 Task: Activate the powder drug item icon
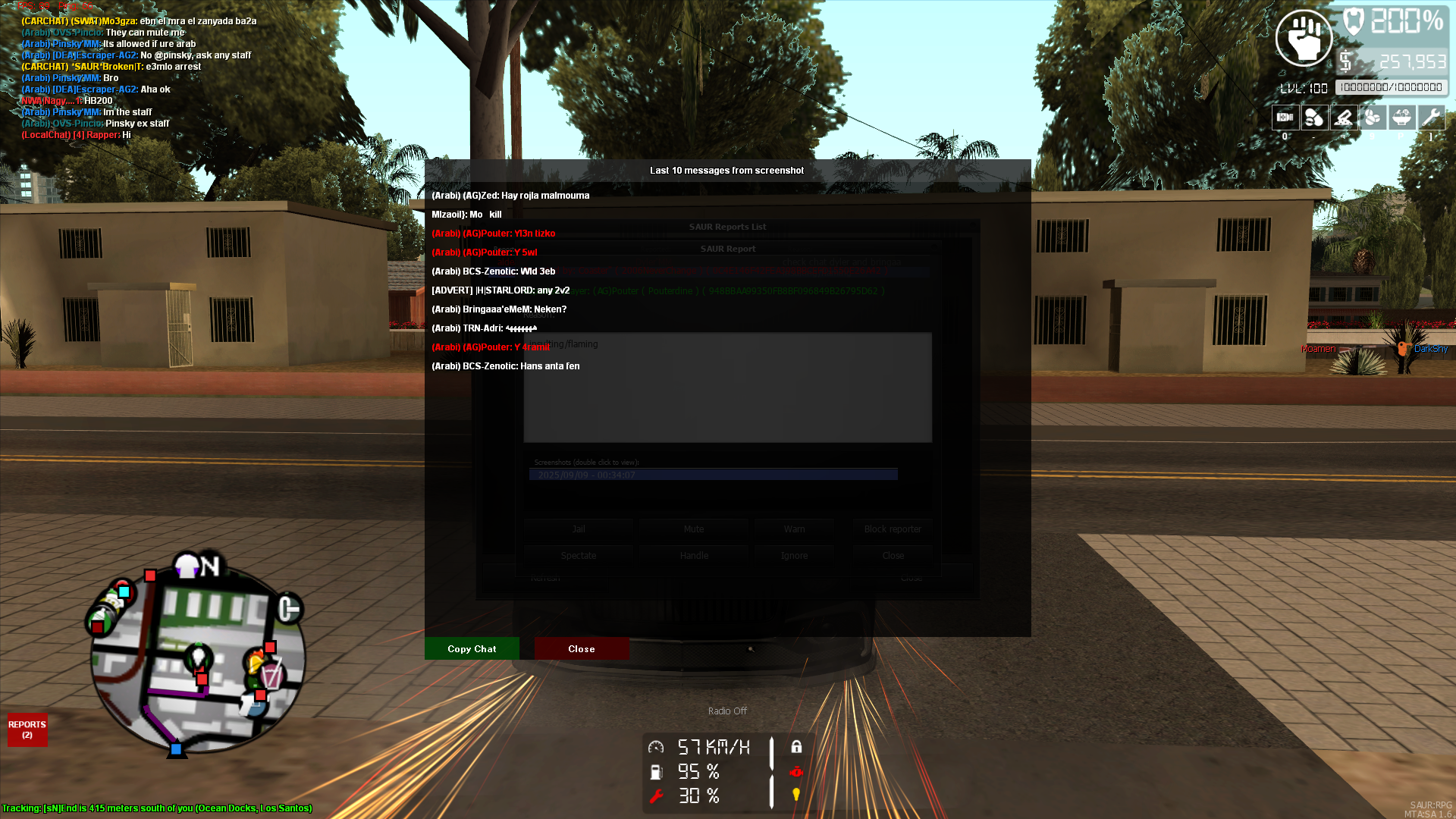(x=1344, y=118)
